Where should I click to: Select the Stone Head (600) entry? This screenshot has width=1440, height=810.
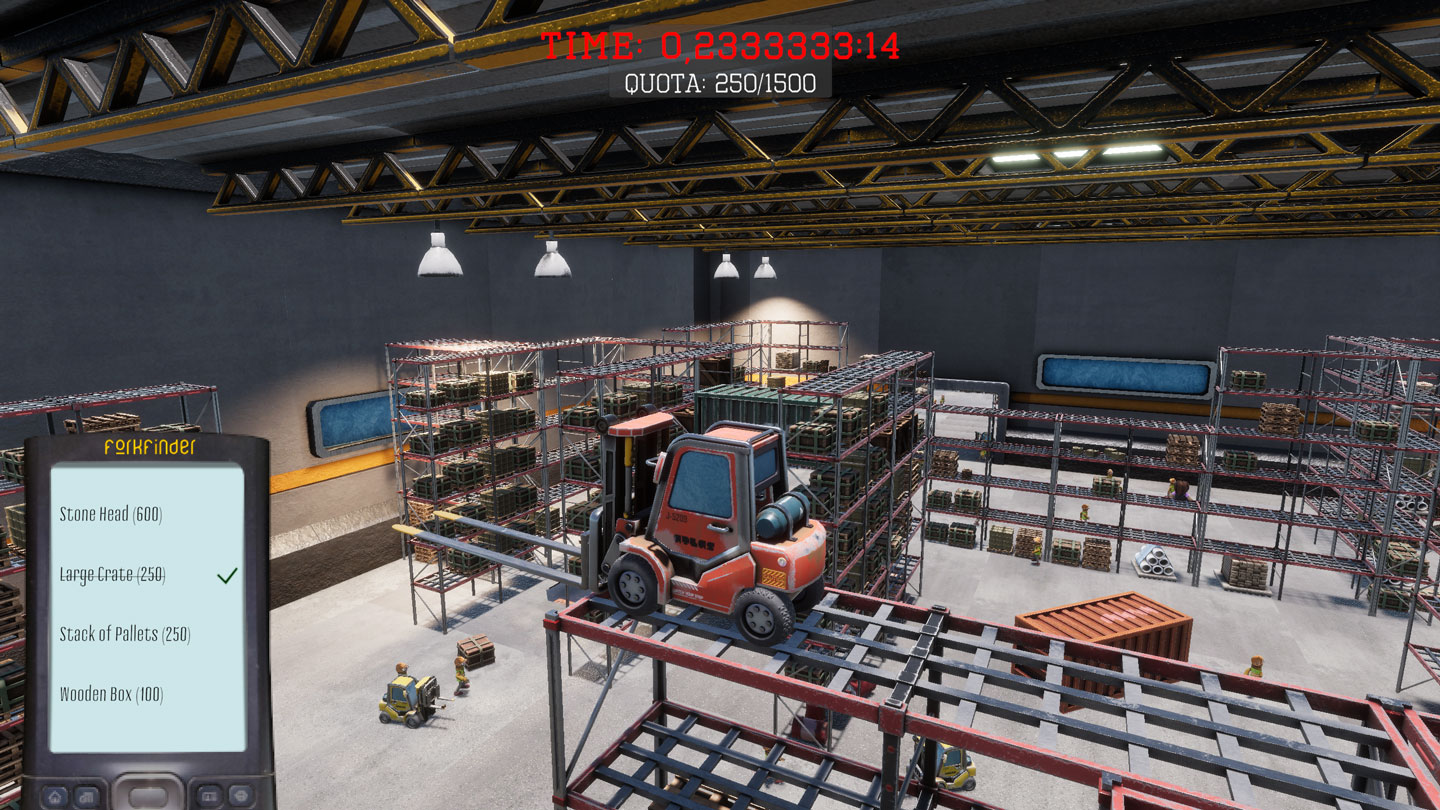pos(110,515)
